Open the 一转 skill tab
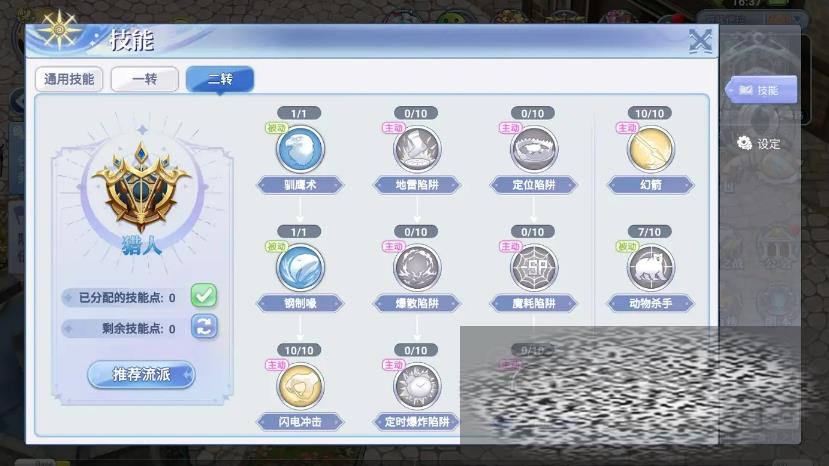 point(144,79)
